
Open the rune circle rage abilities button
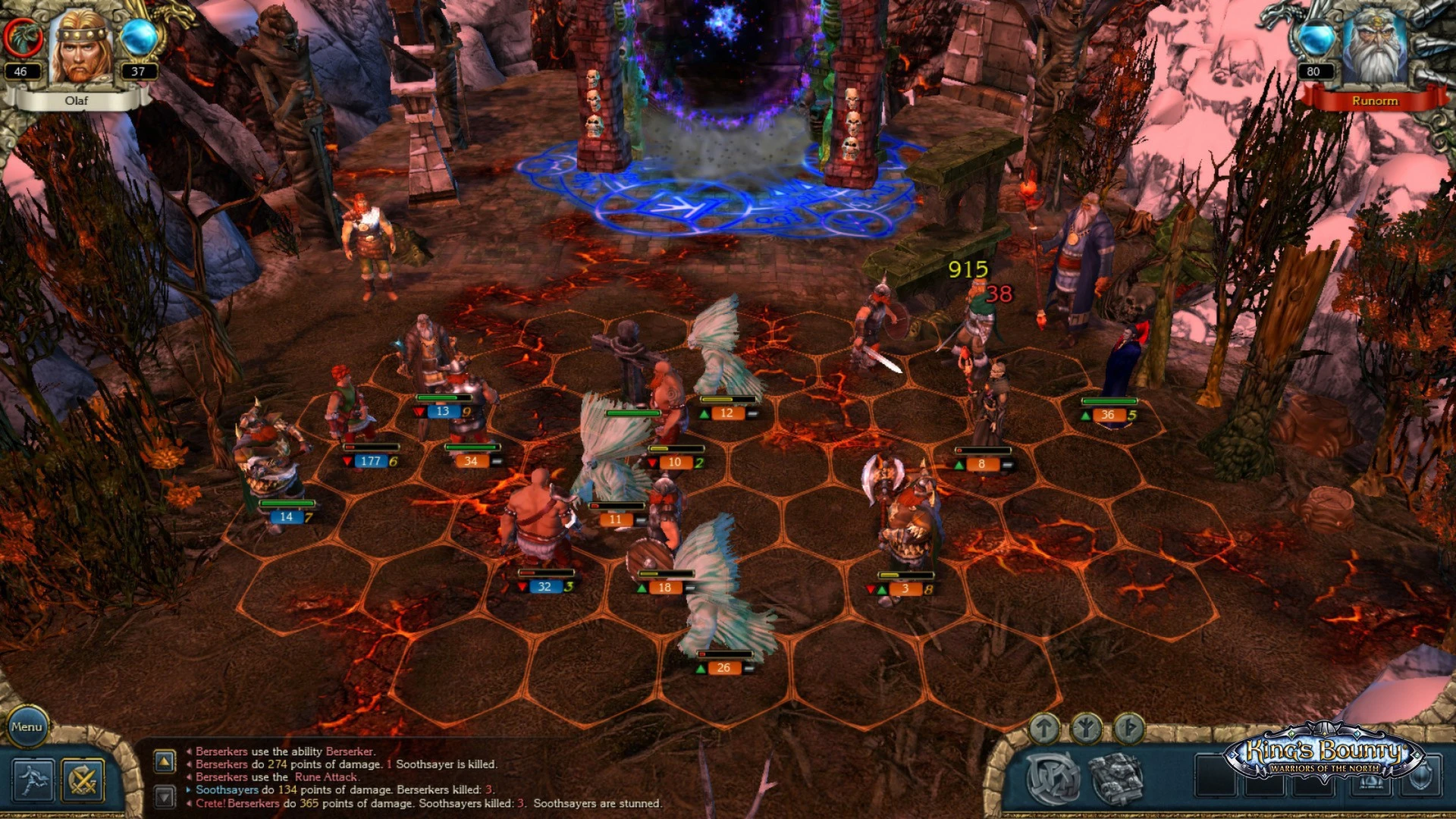click(x=1053, y=779)
